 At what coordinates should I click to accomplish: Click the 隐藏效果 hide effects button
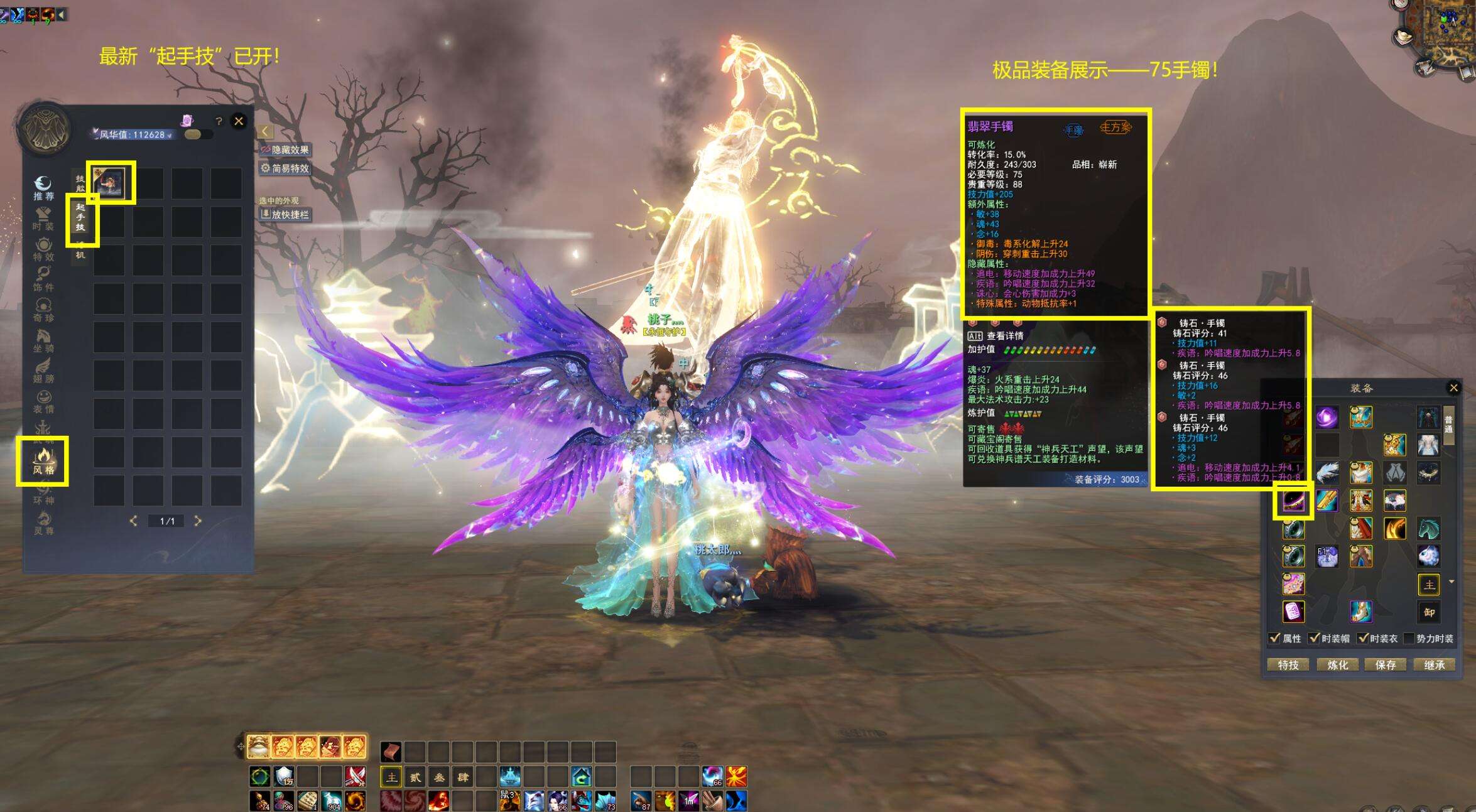click(x=286, y=150)
